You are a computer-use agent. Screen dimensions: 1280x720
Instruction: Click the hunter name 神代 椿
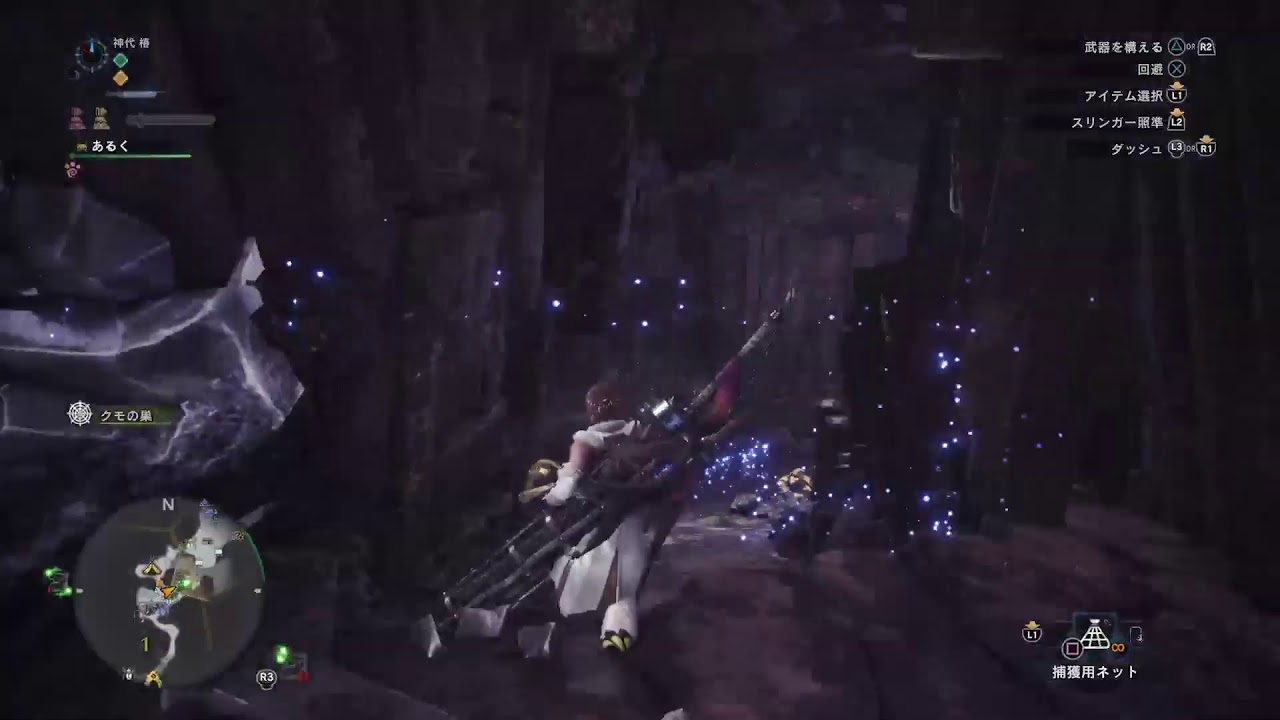pyautogui.click(x=131, y=41)
